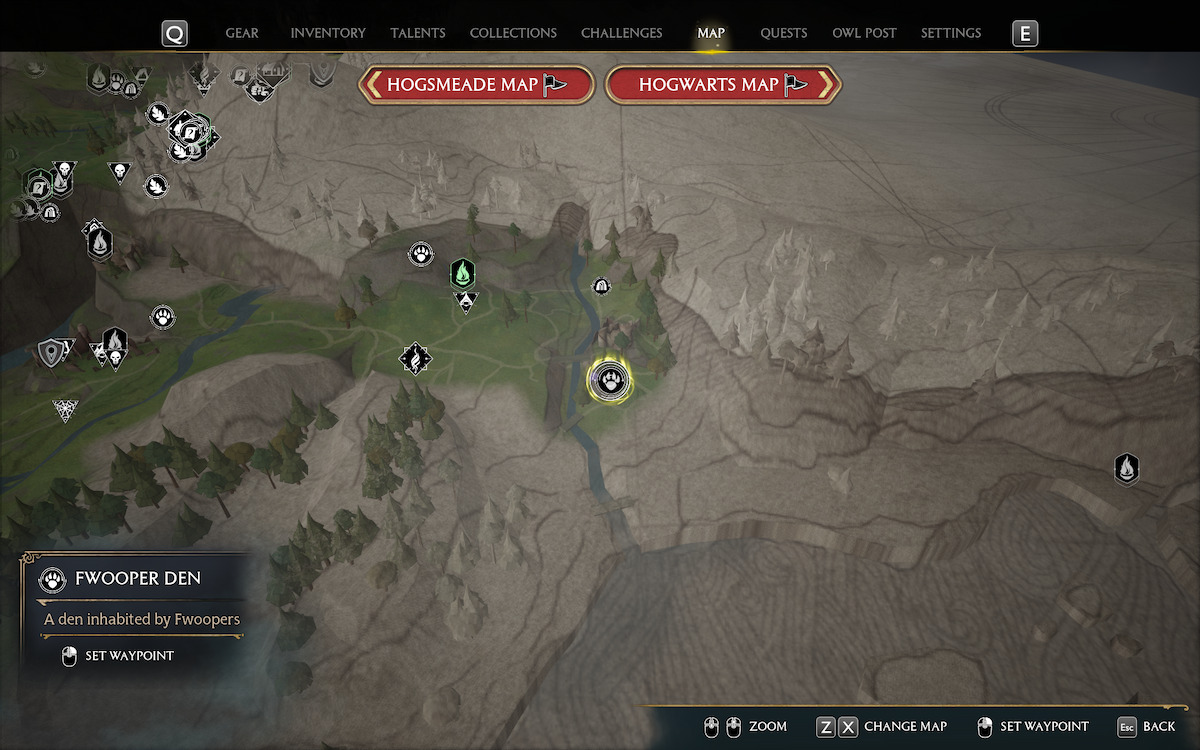View the Owl Post tab
The height and width of the screenshot is (750, 1200).
coord(864,33)
